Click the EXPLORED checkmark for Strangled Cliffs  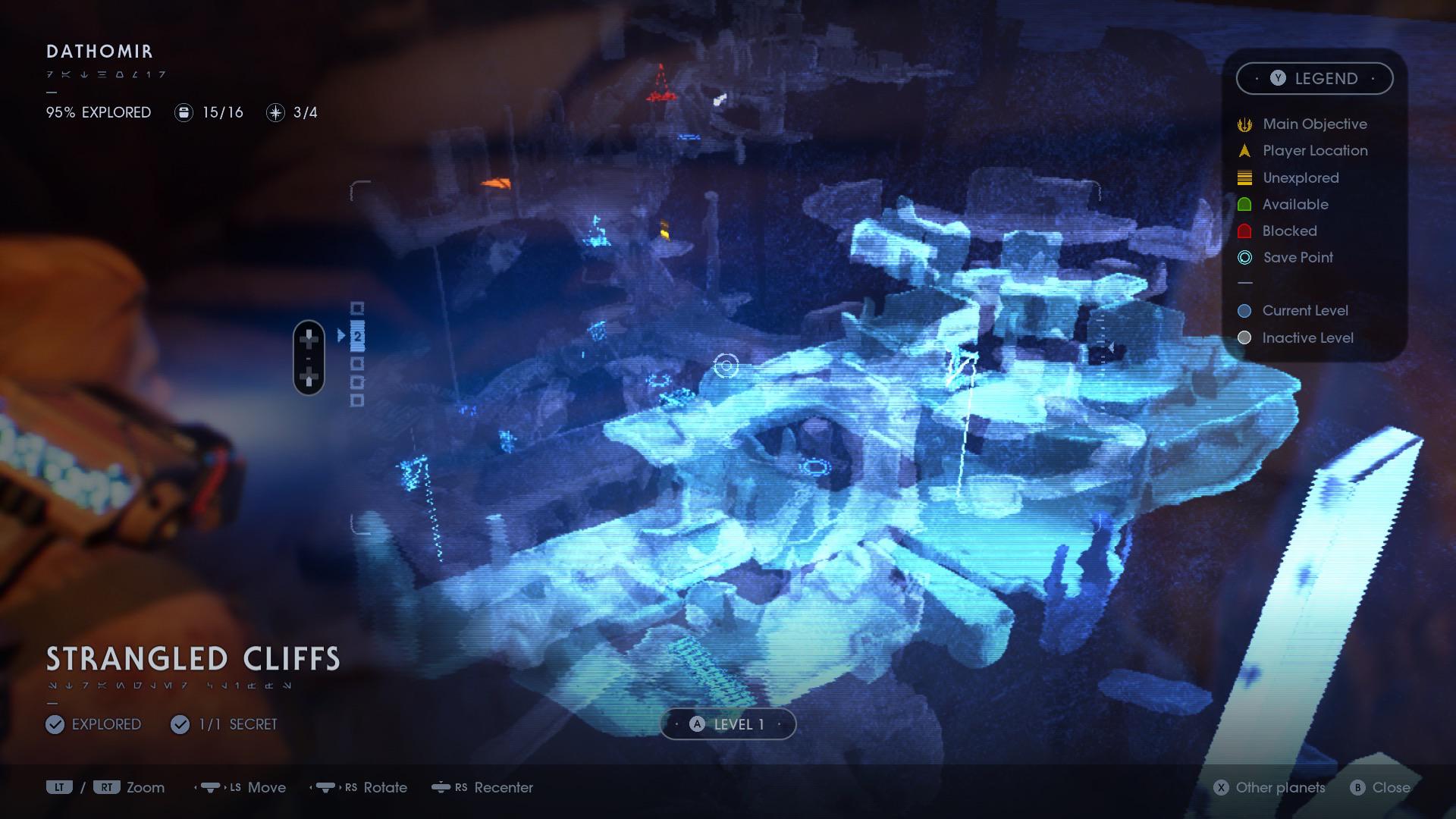[54, 724]
